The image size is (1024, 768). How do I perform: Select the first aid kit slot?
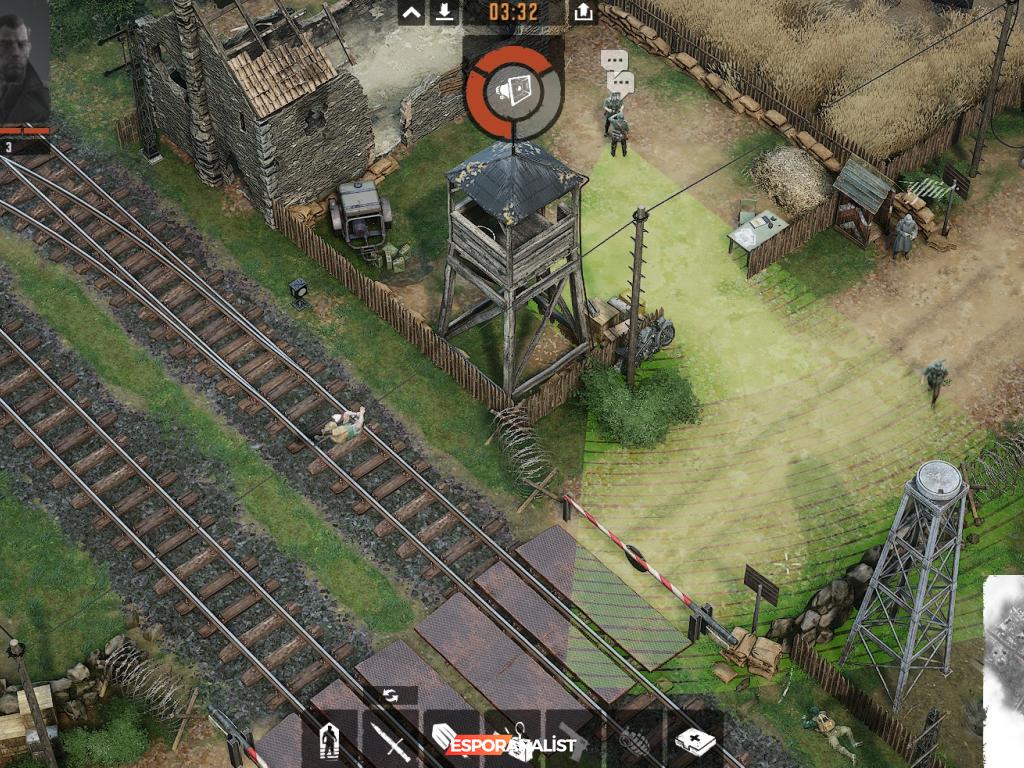(693, 742)
